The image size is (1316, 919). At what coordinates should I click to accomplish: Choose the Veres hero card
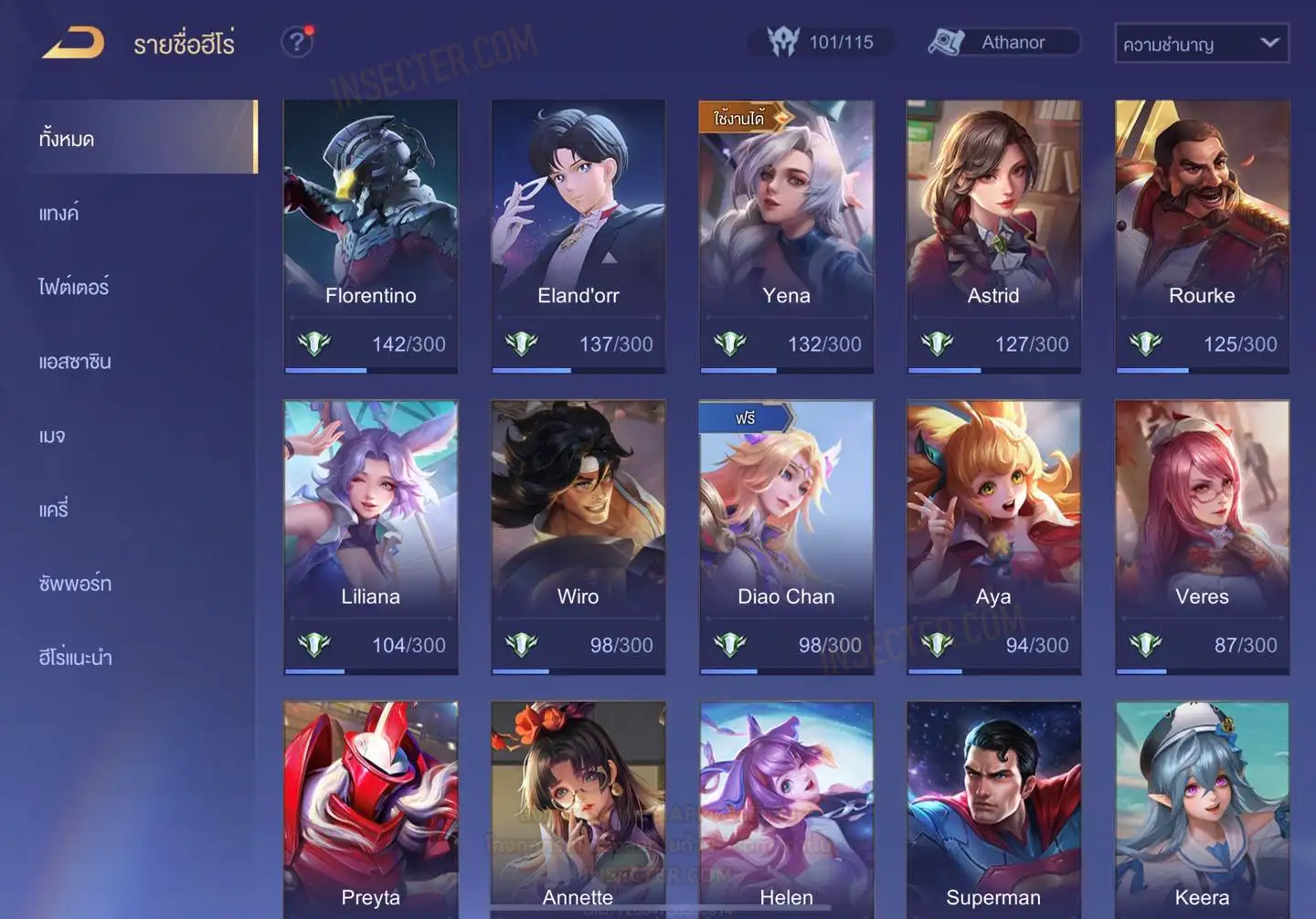coord(1202,536)
